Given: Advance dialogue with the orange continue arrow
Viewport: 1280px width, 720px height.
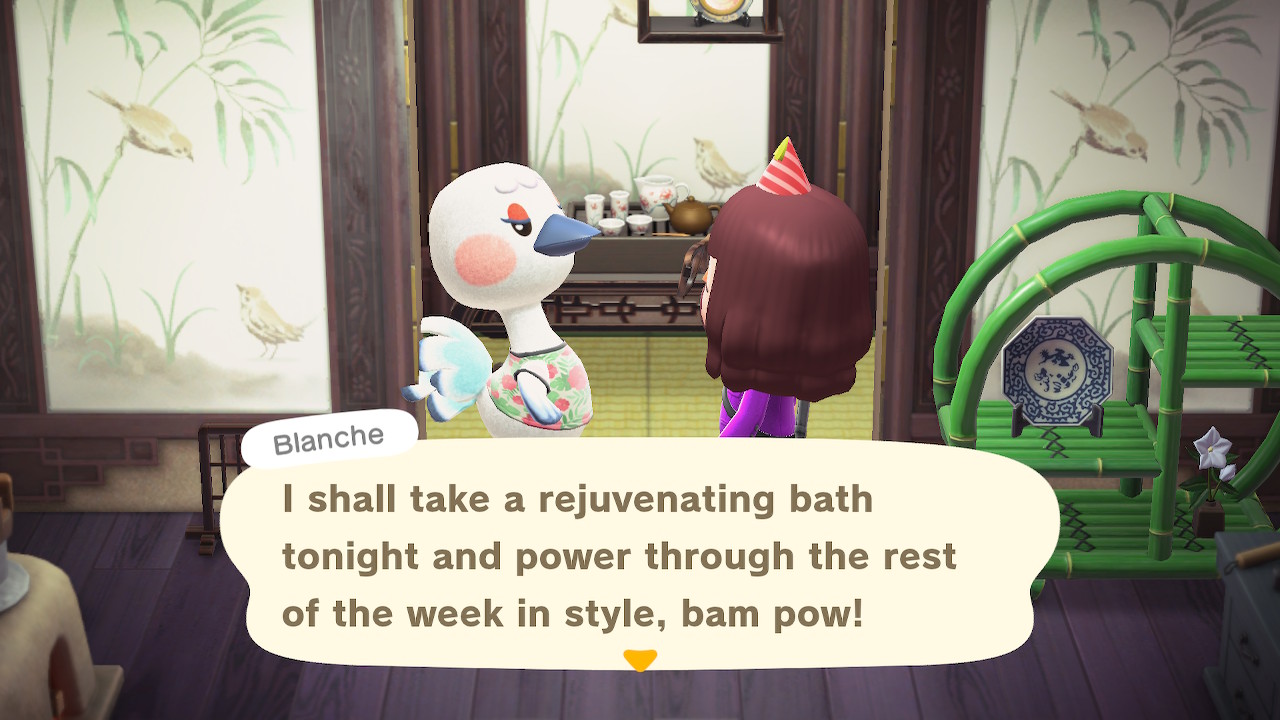Looking at the screenshot, I should [639, 660].
